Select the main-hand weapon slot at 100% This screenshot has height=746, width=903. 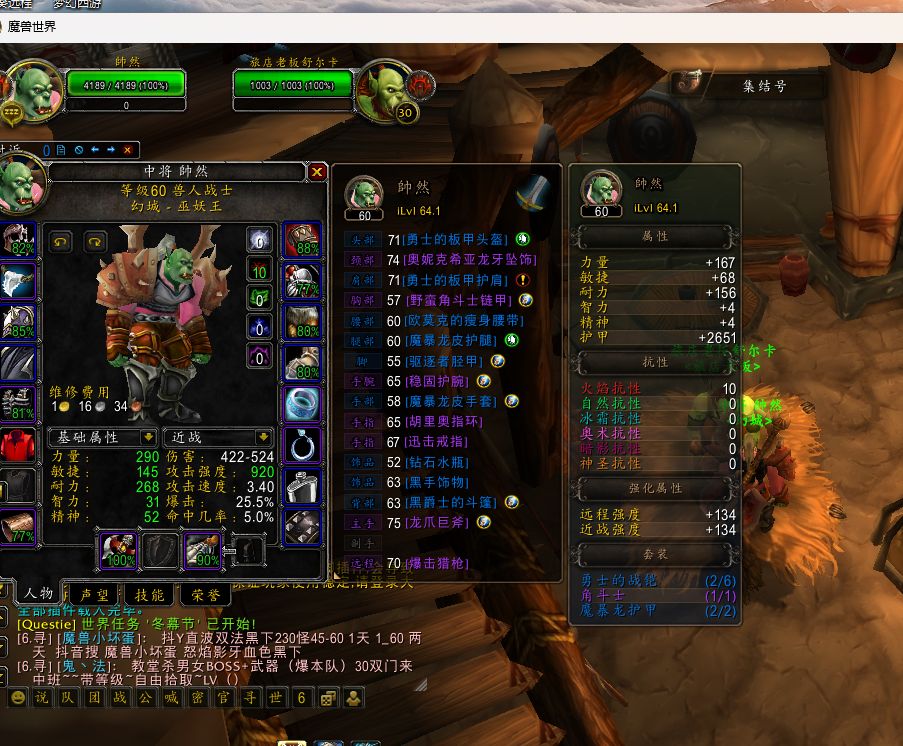click(x=118, y=551)
